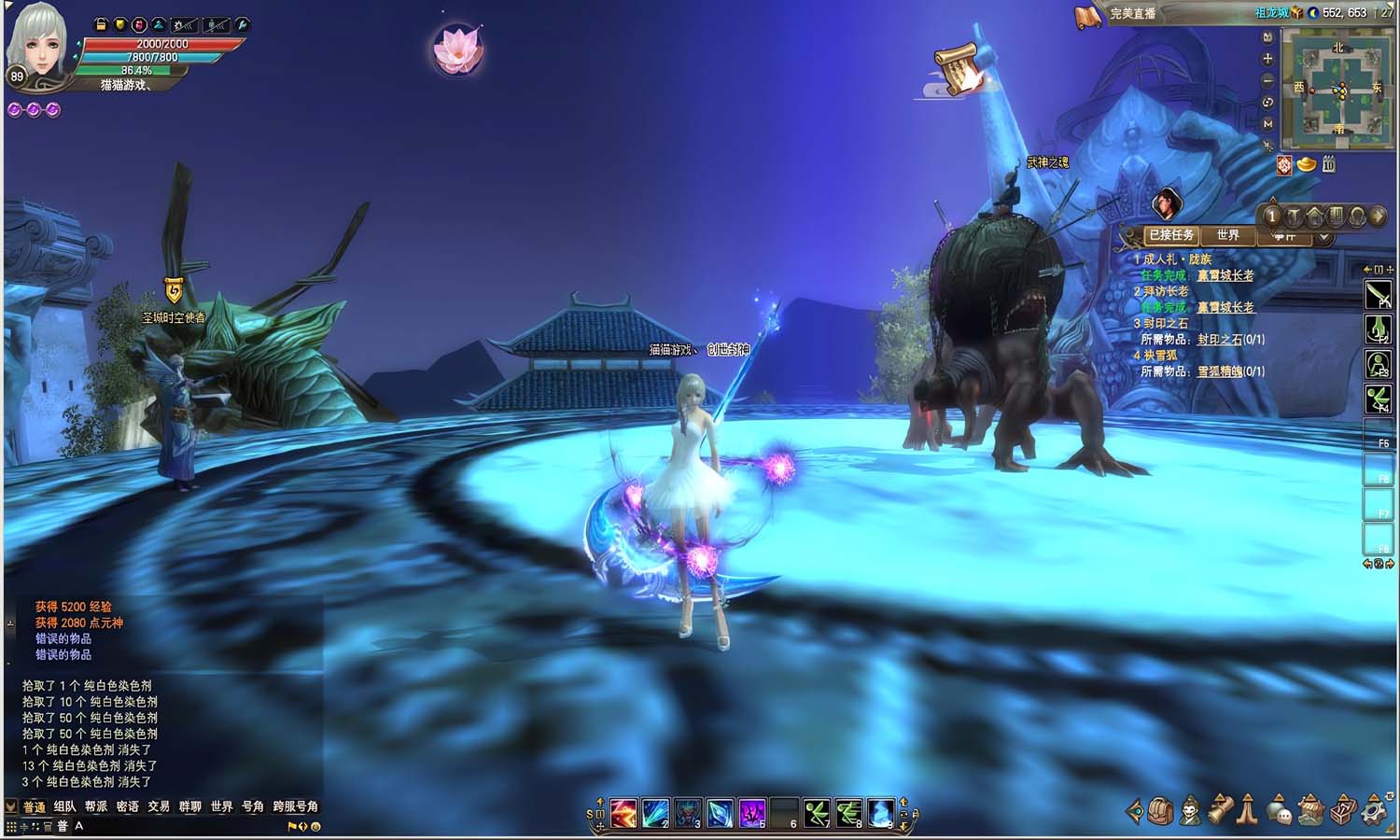
Task: Select the 帮派 guild chat channel
Action: pyautogui.click(x=96, y=806)
